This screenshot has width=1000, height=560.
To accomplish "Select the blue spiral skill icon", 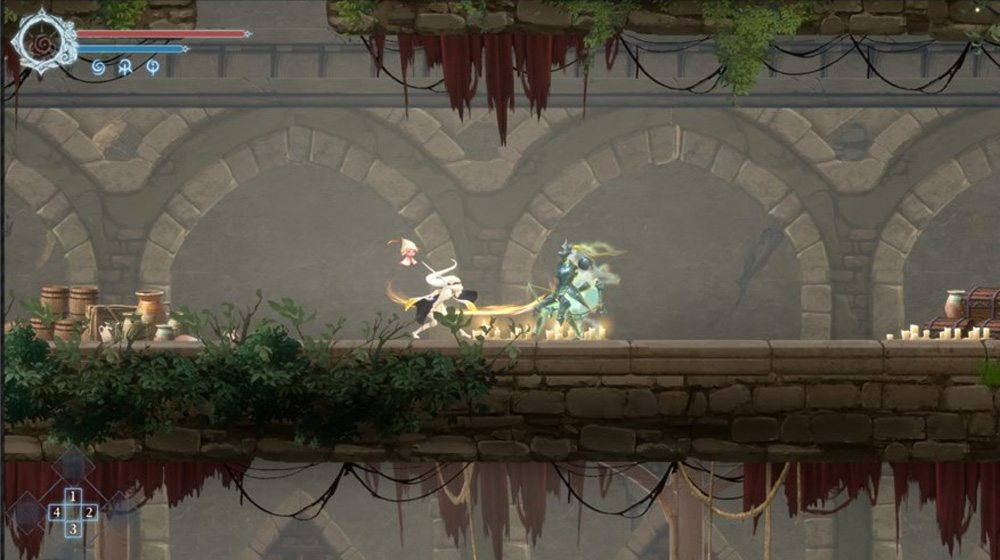I will tap(98, 68).
